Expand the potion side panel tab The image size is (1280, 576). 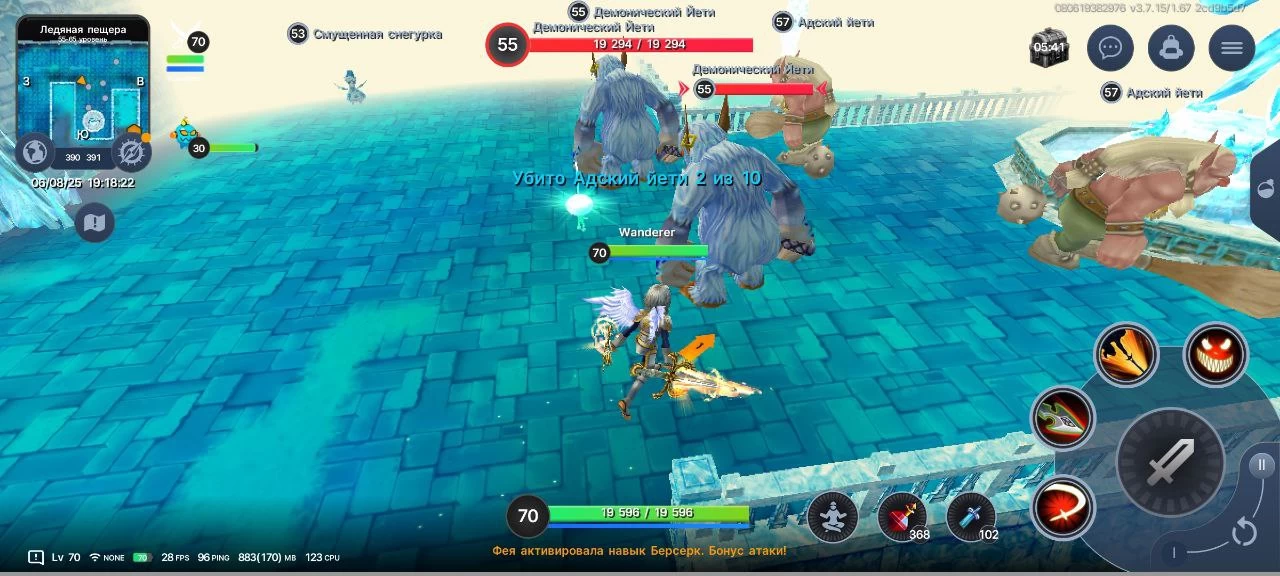(1267, 190)
